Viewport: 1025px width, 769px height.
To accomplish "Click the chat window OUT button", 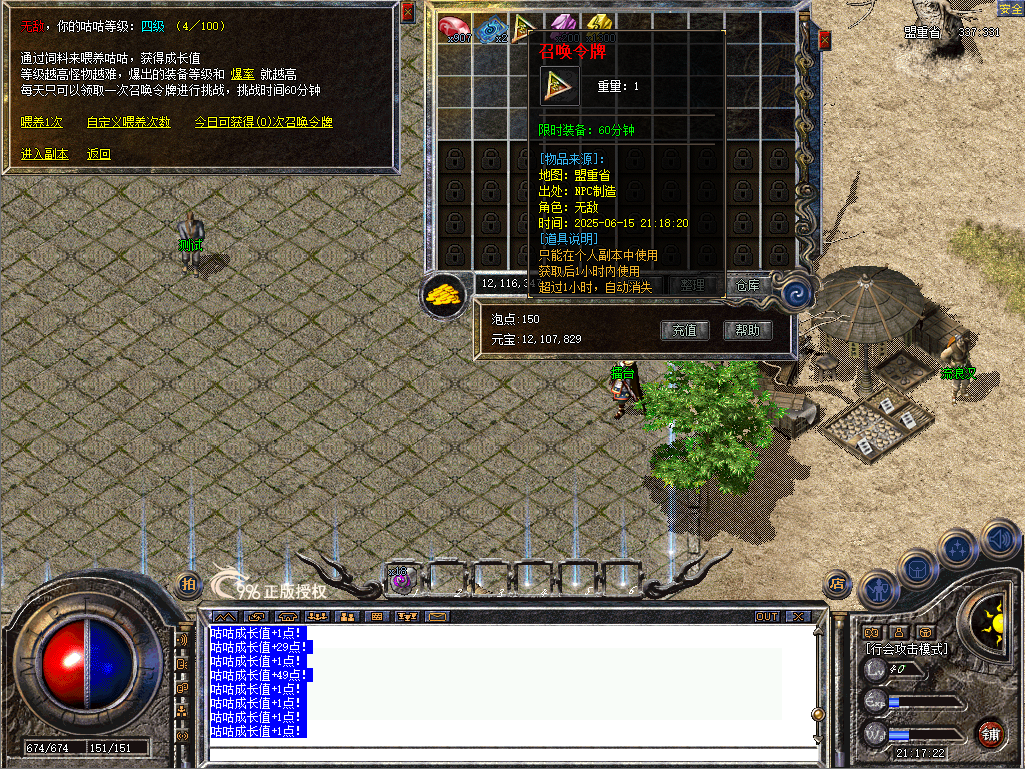I will pyautogui.click(x=767, y=616).
